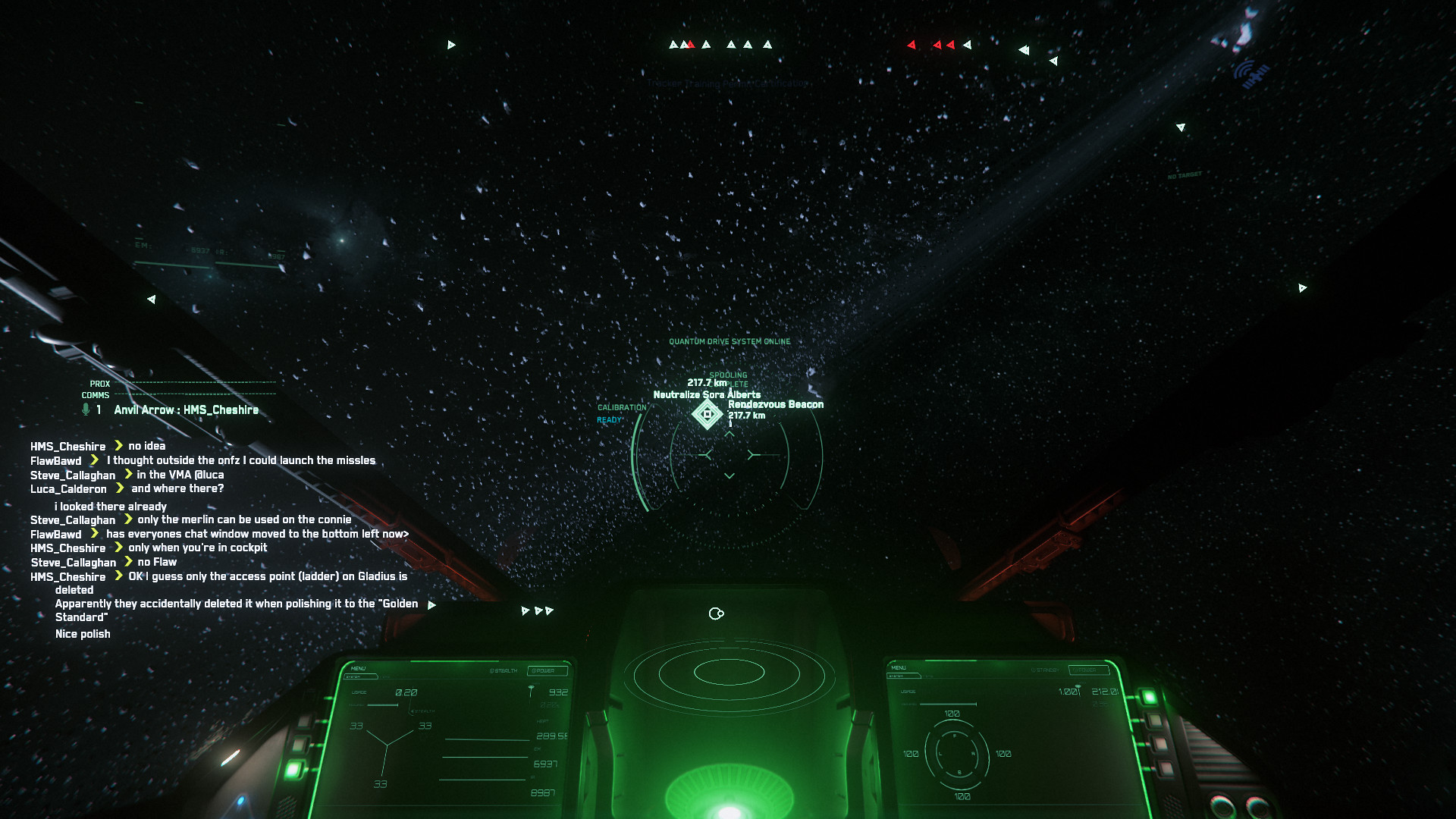
Task: Click the antenna emission icon near 932 readout
Action: (531, 689)
